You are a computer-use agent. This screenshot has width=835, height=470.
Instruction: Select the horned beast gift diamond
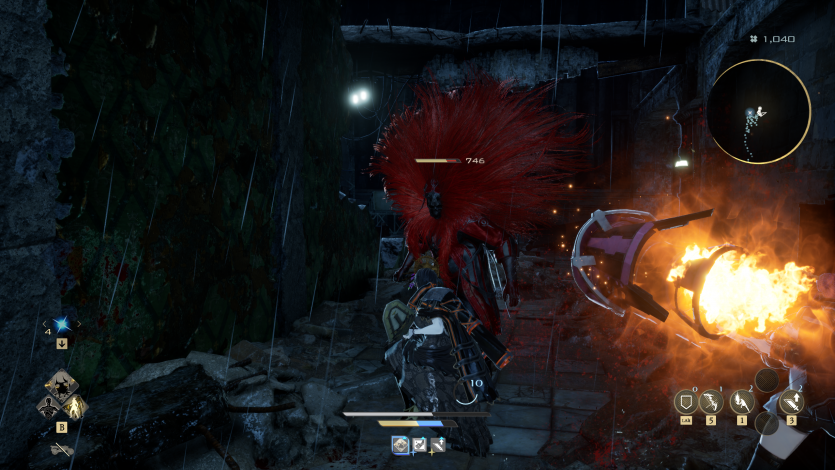pyautogui.click(x=62, y=385)
